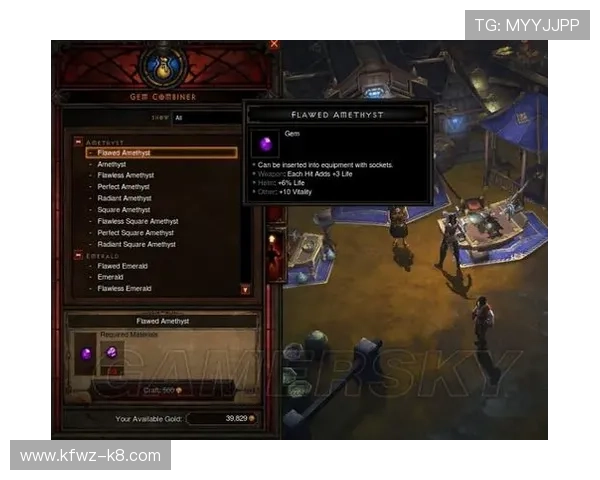
Task: Choose the plain Emerald recipe
Action: coord(111,277)
